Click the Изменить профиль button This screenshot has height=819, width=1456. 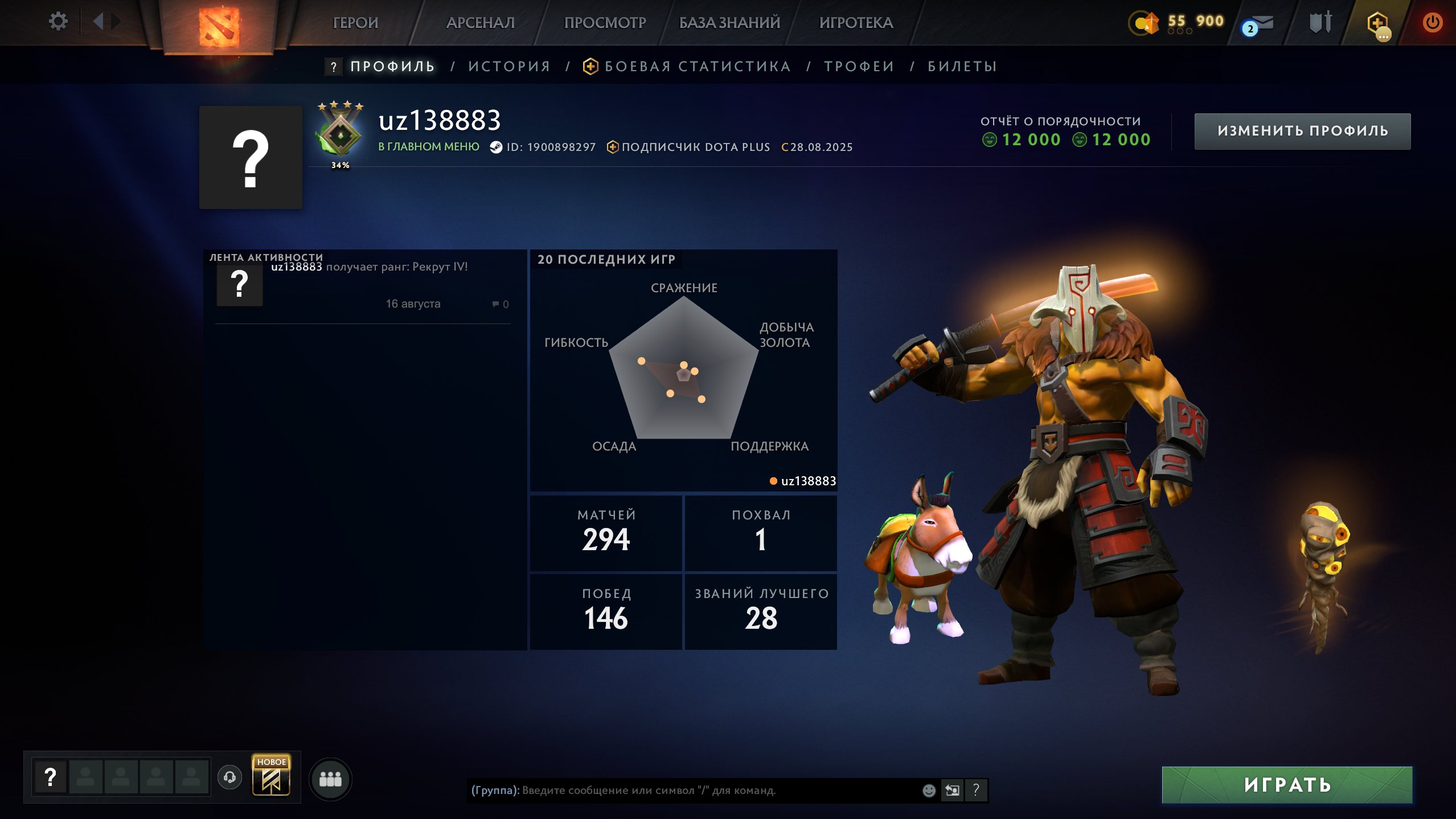[x=1302, y=131]
